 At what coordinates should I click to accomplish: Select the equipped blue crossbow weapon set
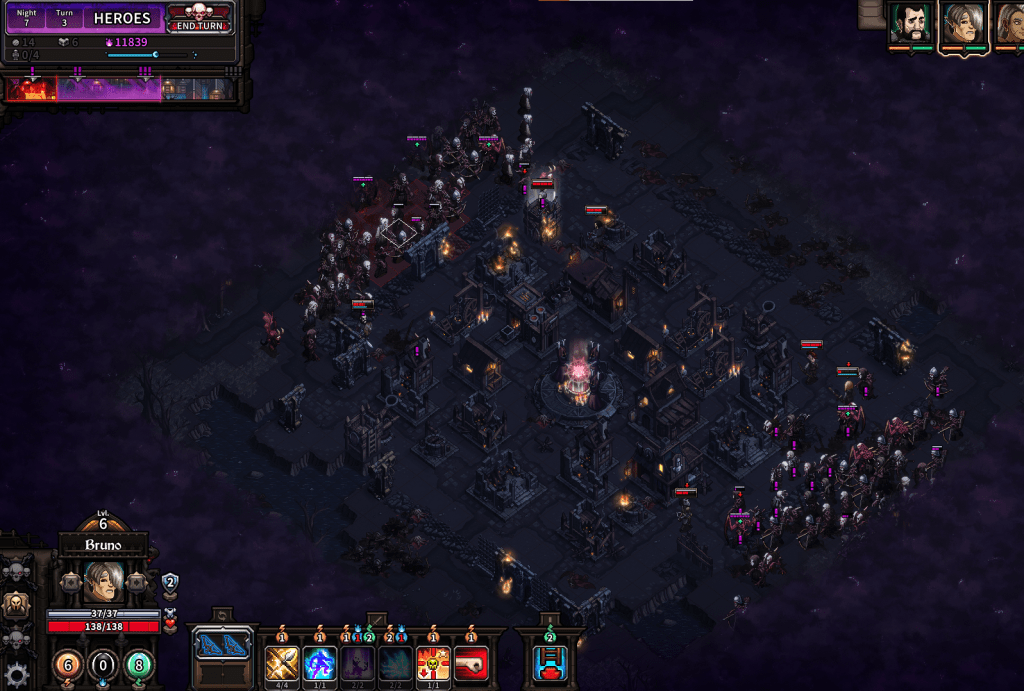[221, 645]
